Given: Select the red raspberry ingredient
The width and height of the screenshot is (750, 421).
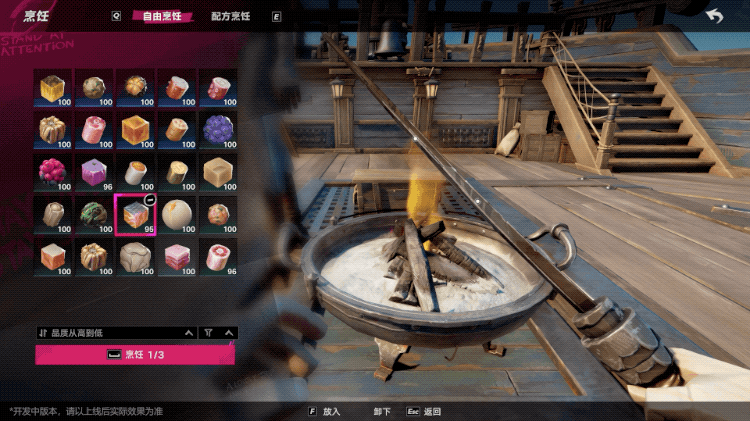Looking at the screenshot, I should 53,172.
